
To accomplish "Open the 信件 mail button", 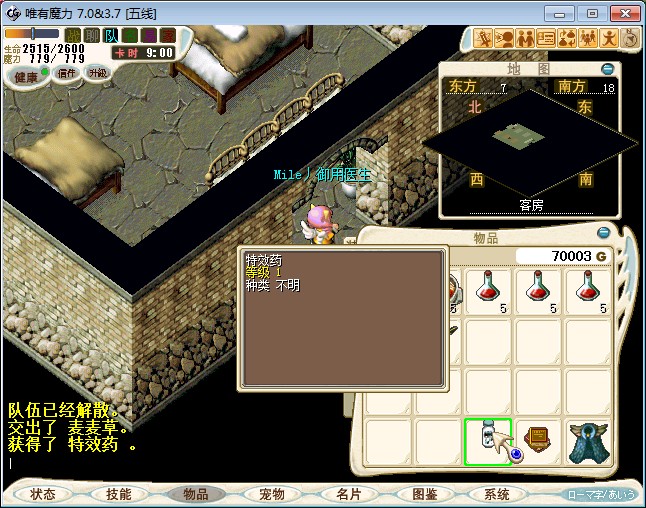I will (x=66, y=73).
